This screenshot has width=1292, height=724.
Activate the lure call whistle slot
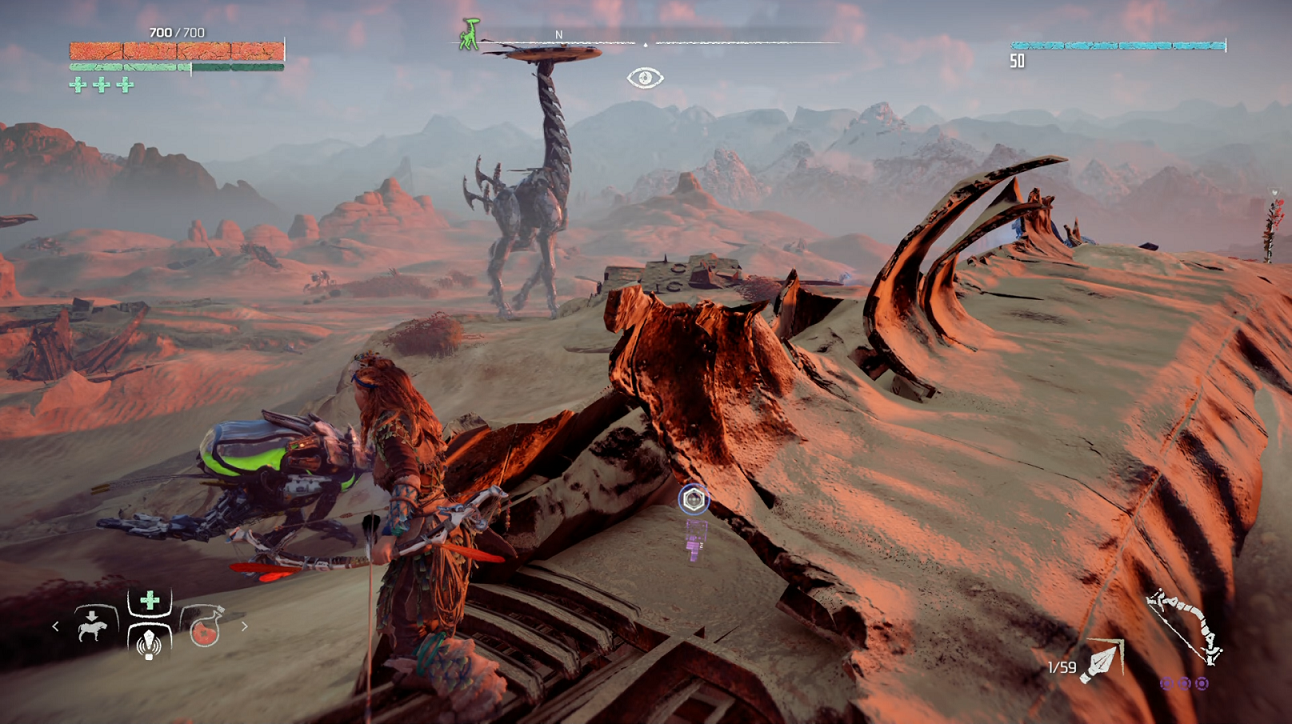(x=150, y=641)
